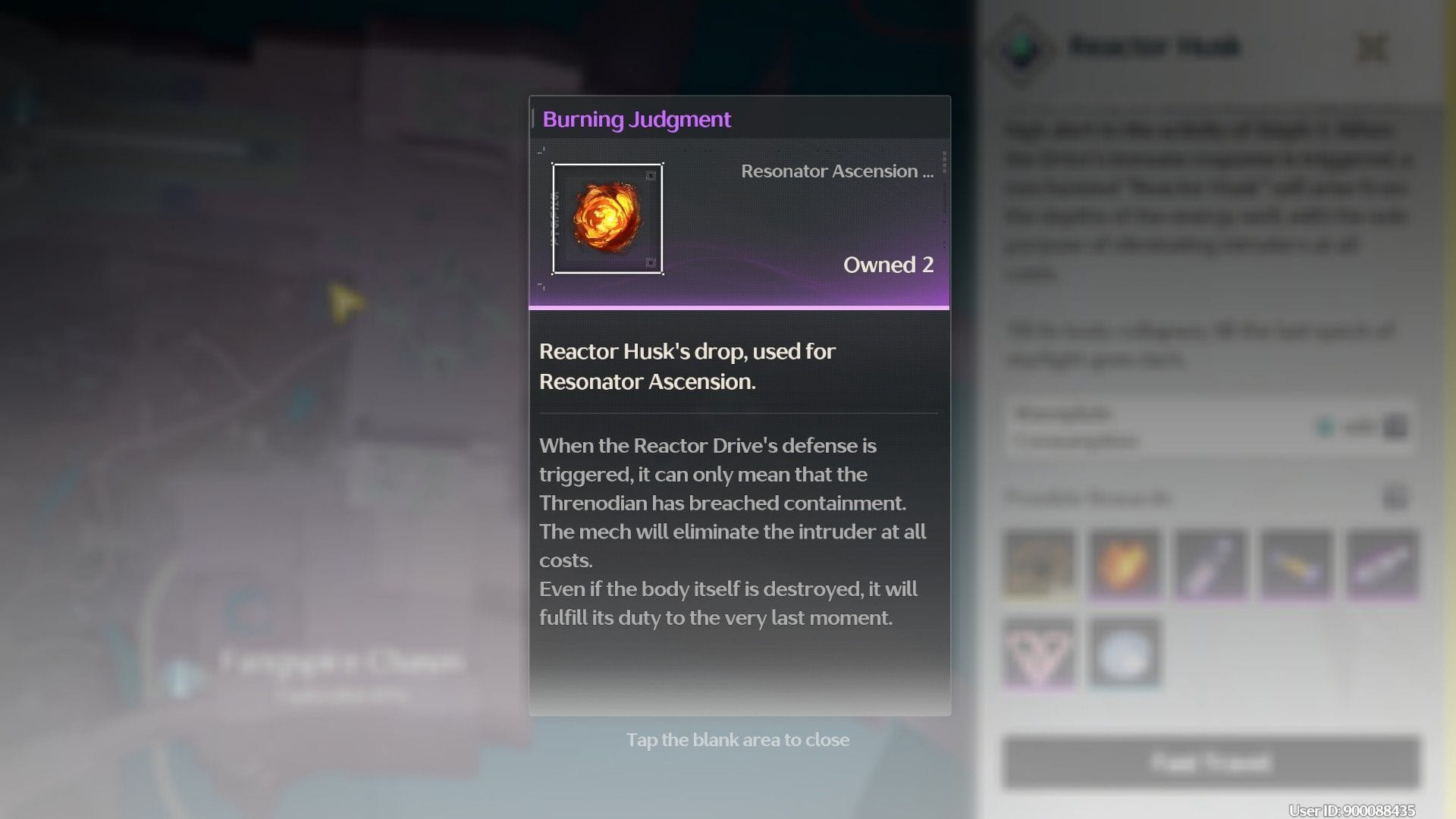Click the blurred Fast Travel button

tap(1210, 761)
